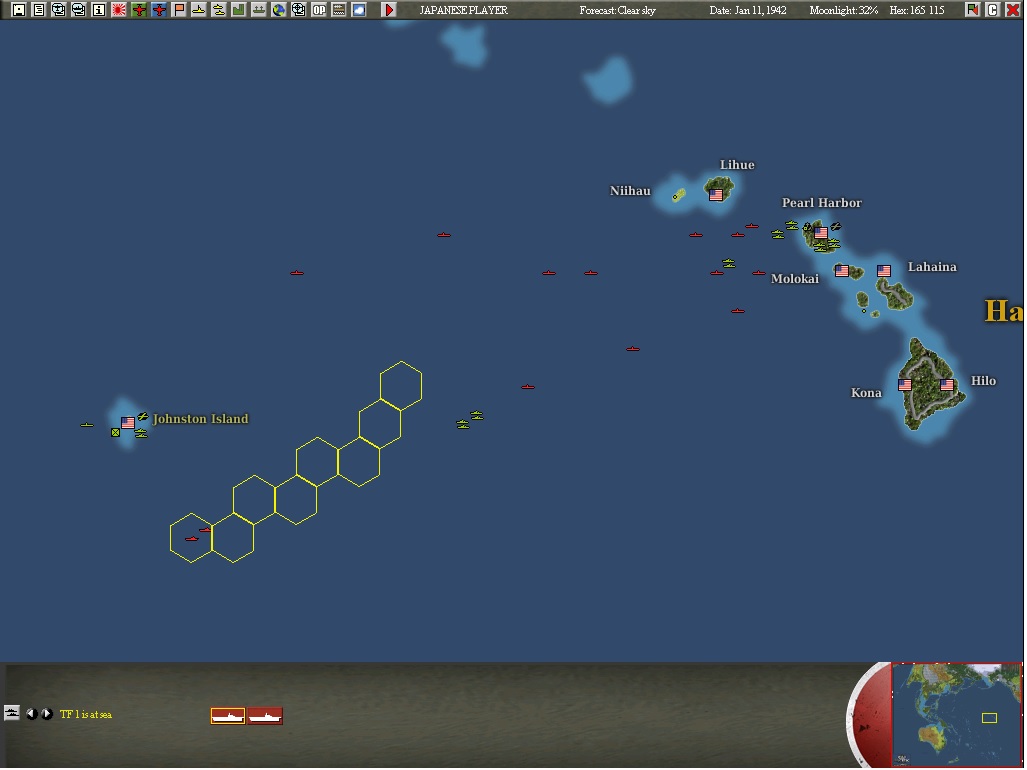Viewport: 1027px width, 770px height.
Task: Select the red plane on blue icon
Action: (159, 10)
